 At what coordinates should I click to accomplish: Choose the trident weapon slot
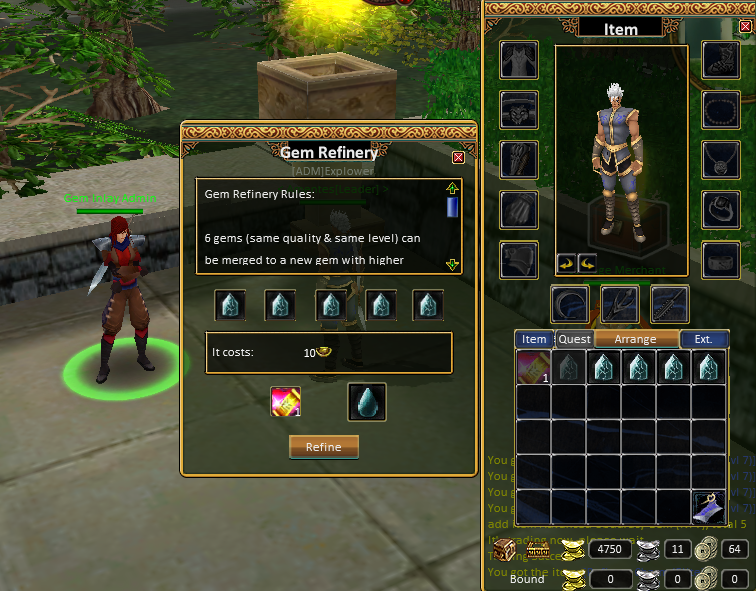(x=620, y=304)
